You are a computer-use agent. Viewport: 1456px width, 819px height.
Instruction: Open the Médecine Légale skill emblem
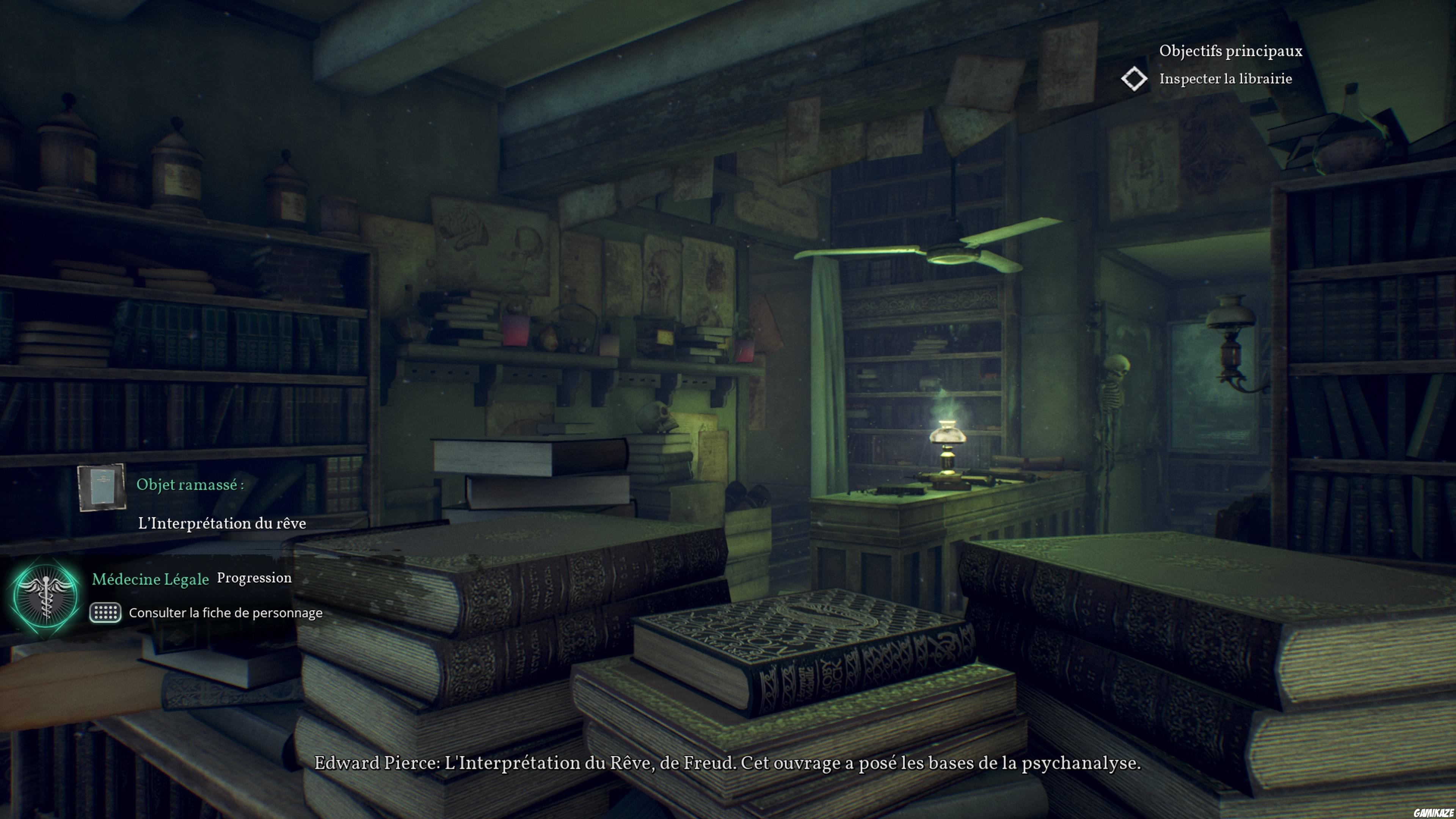click(45, 596)
